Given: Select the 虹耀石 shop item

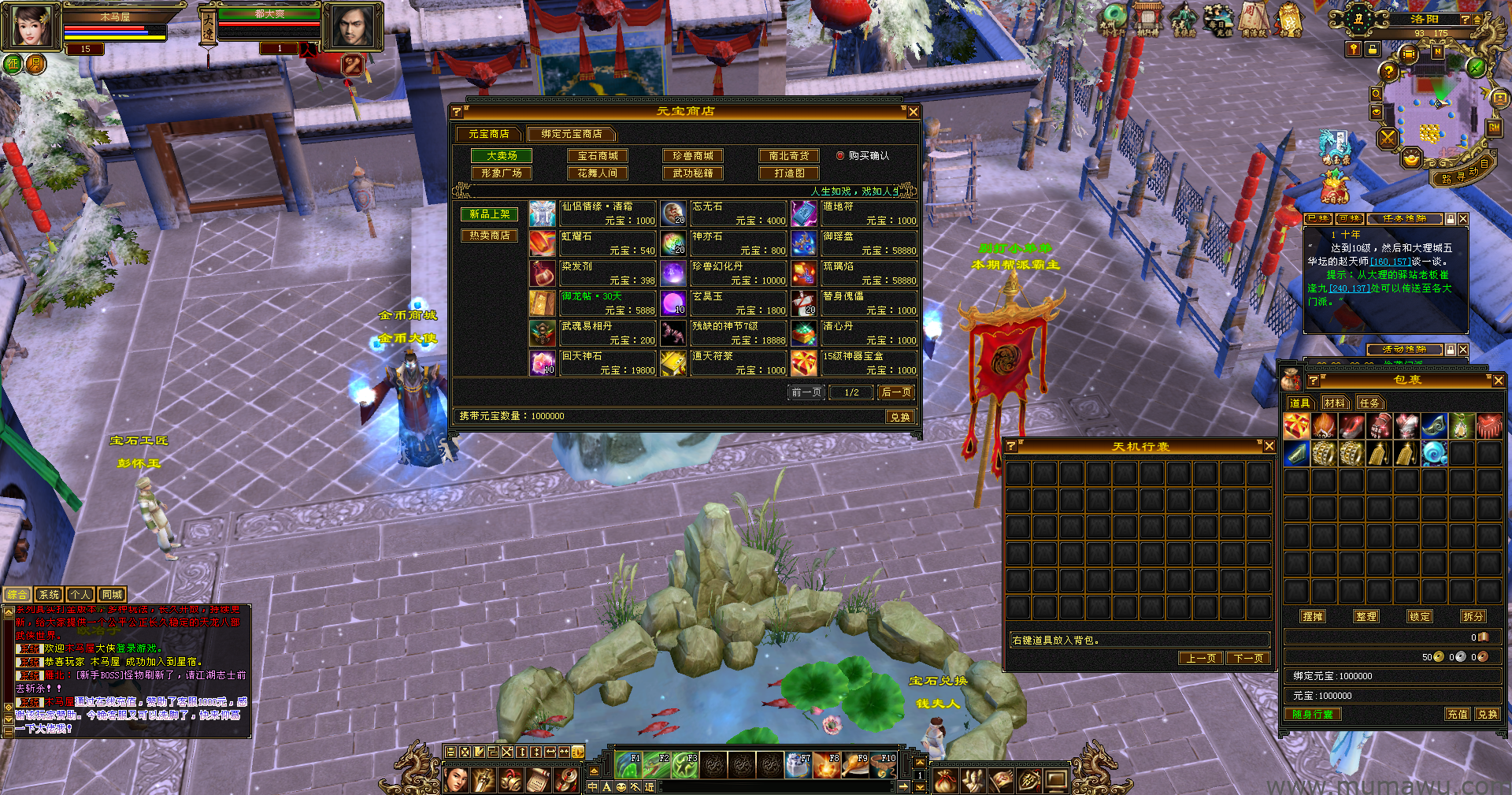Looking at the screenshot, I should tap(592, 243).
